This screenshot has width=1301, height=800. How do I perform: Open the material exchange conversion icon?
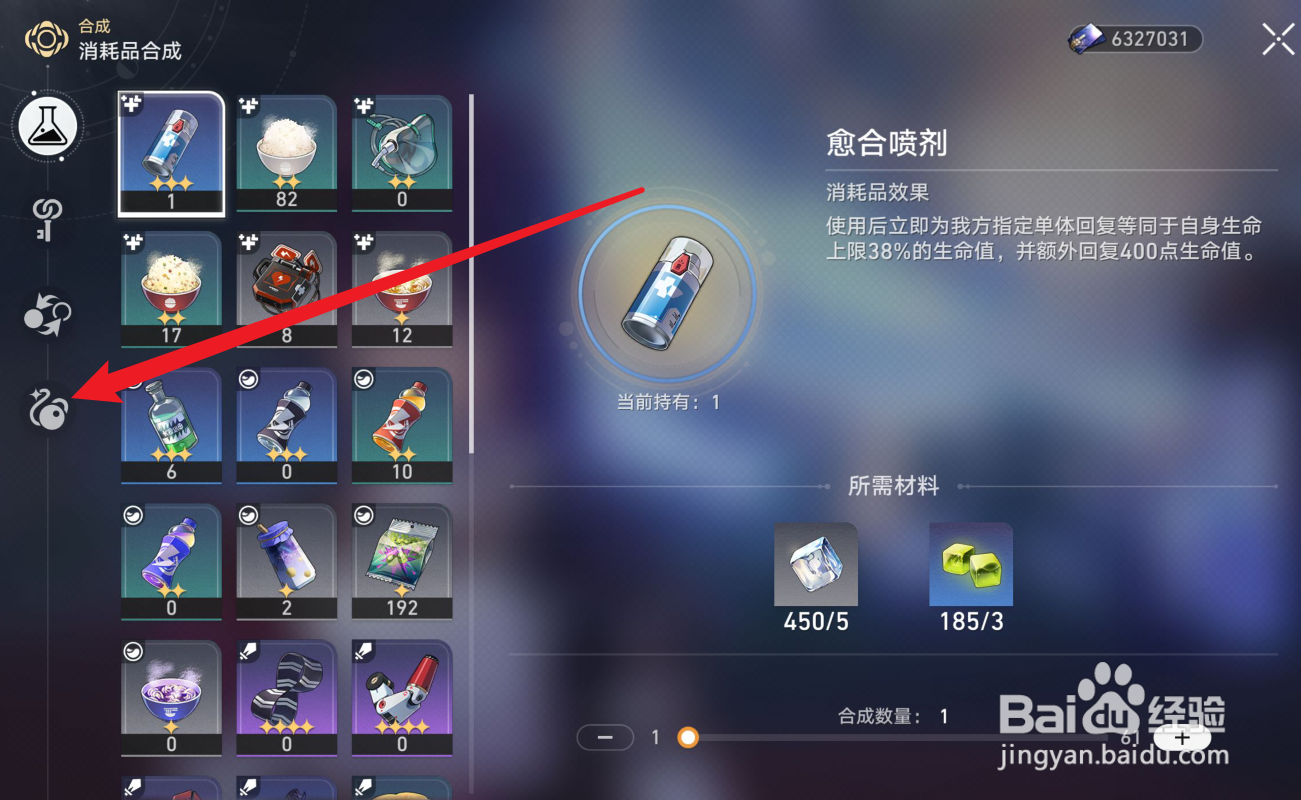[46, 315]
